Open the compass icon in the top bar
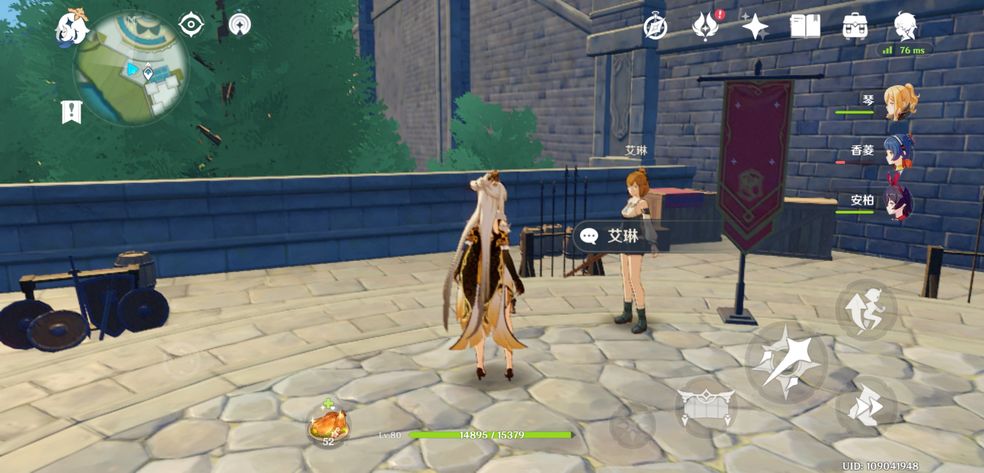This screenshot has width=984, height=473. 655,27
